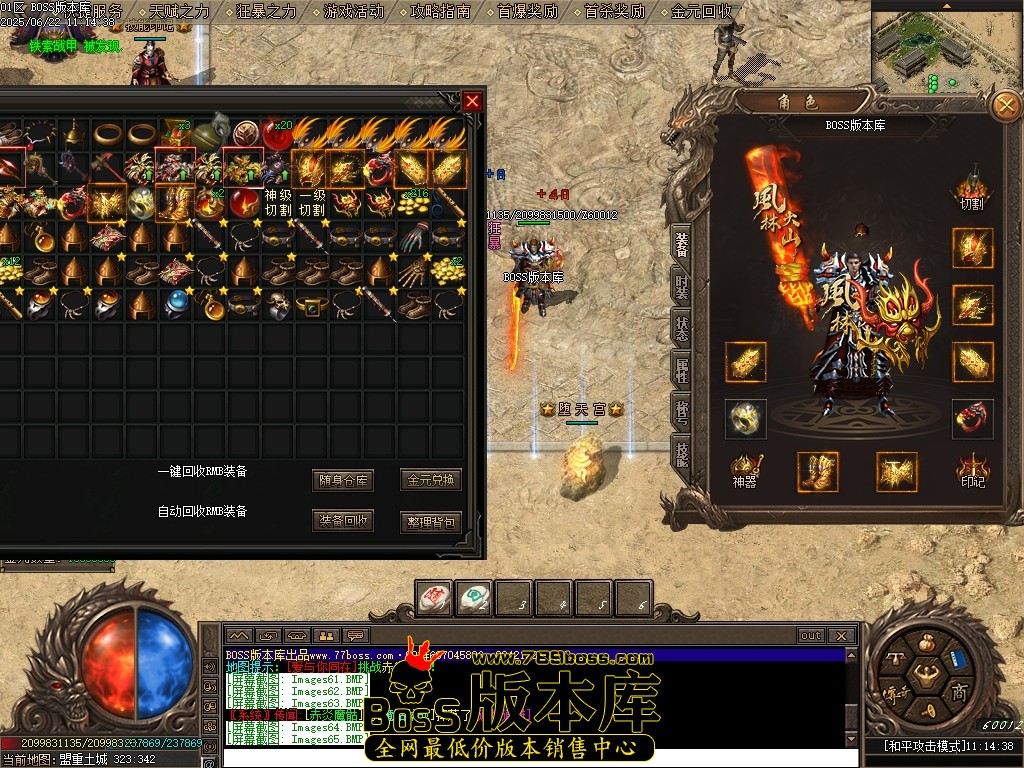Close the character panel
Viewport: 1024px width, 768px height.
coord(1004,105)
